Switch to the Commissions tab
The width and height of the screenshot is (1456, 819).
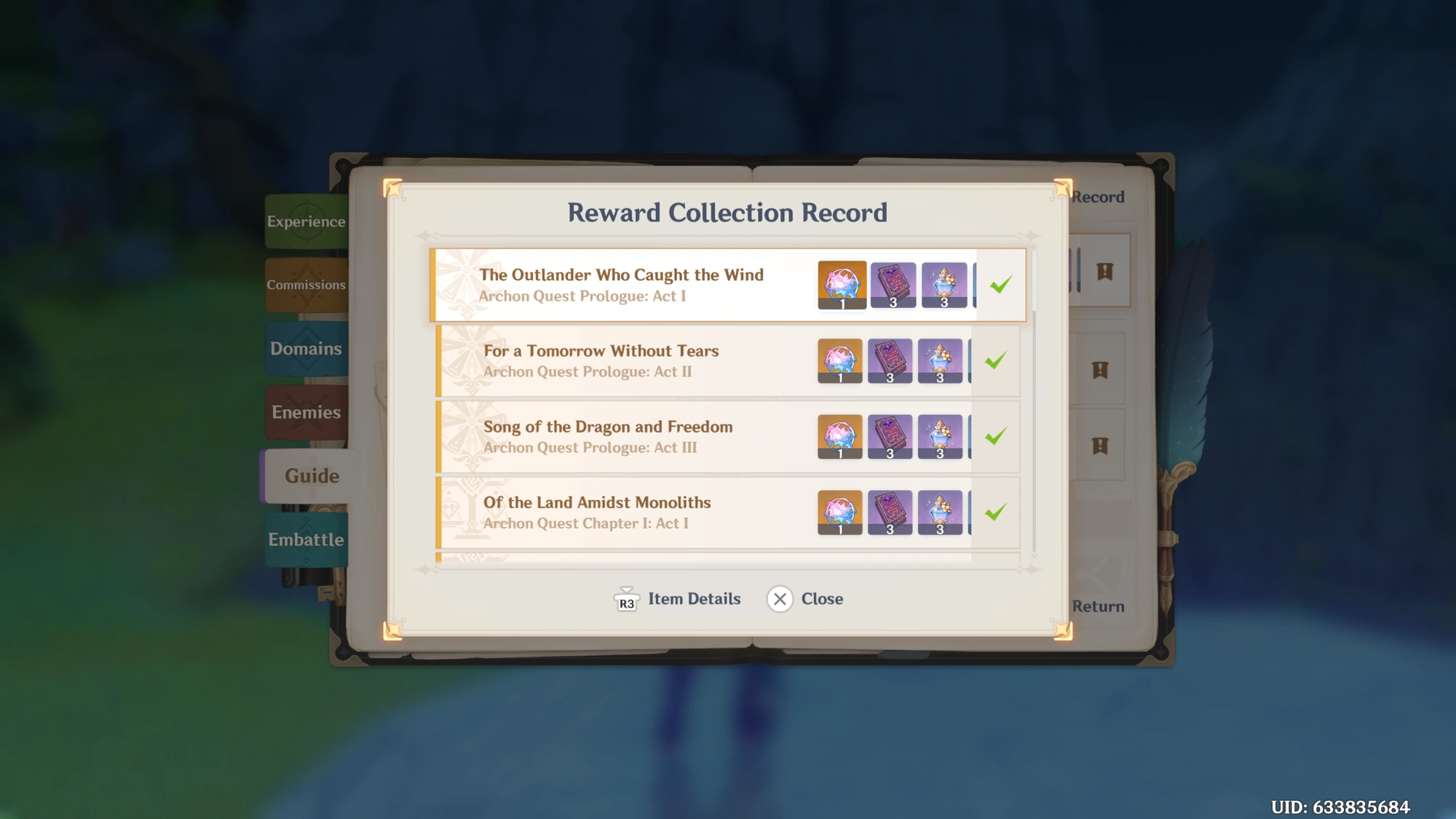pos(306,285)
